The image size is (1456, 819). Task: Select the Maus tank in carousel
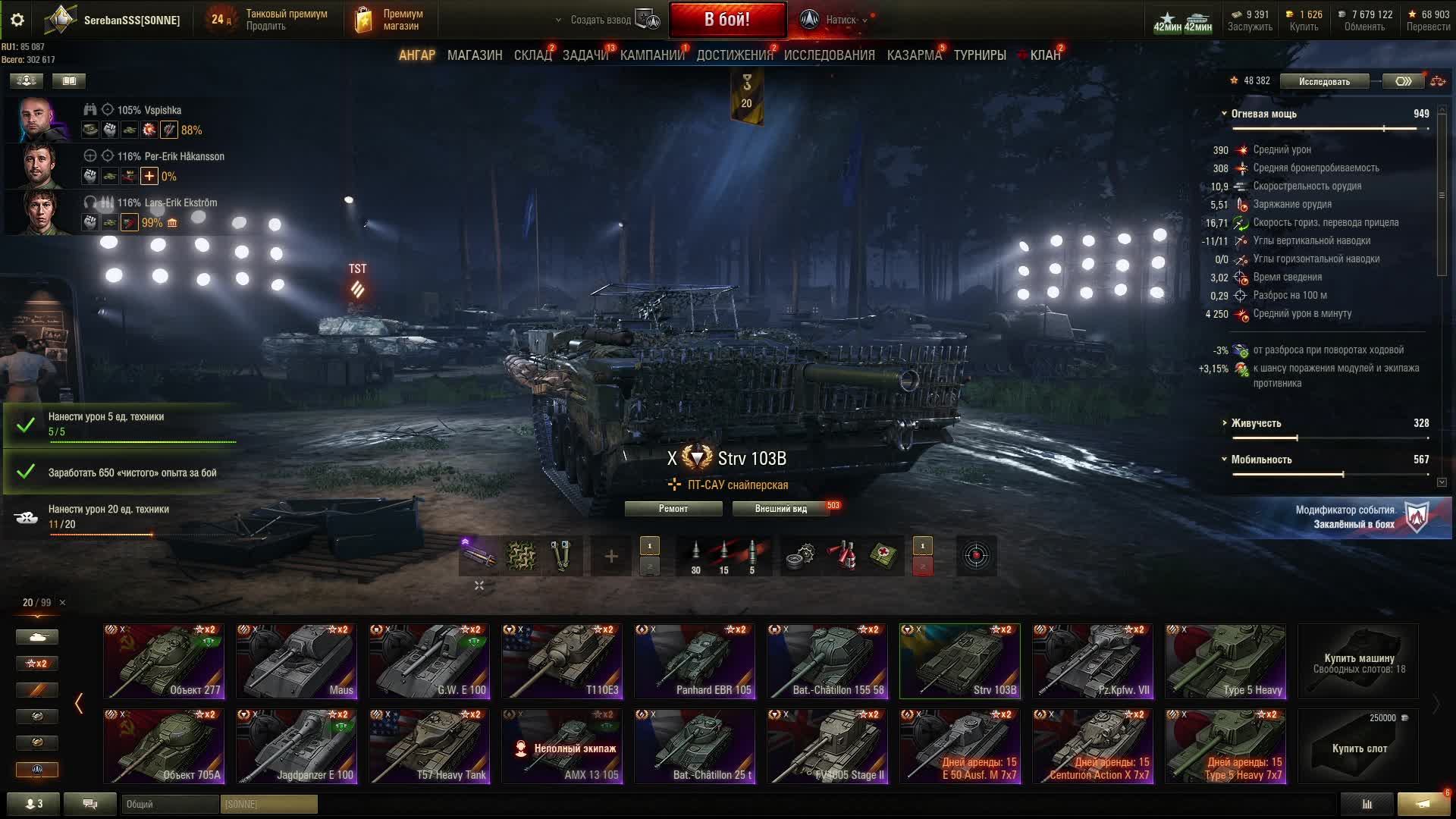click(296, 661)
